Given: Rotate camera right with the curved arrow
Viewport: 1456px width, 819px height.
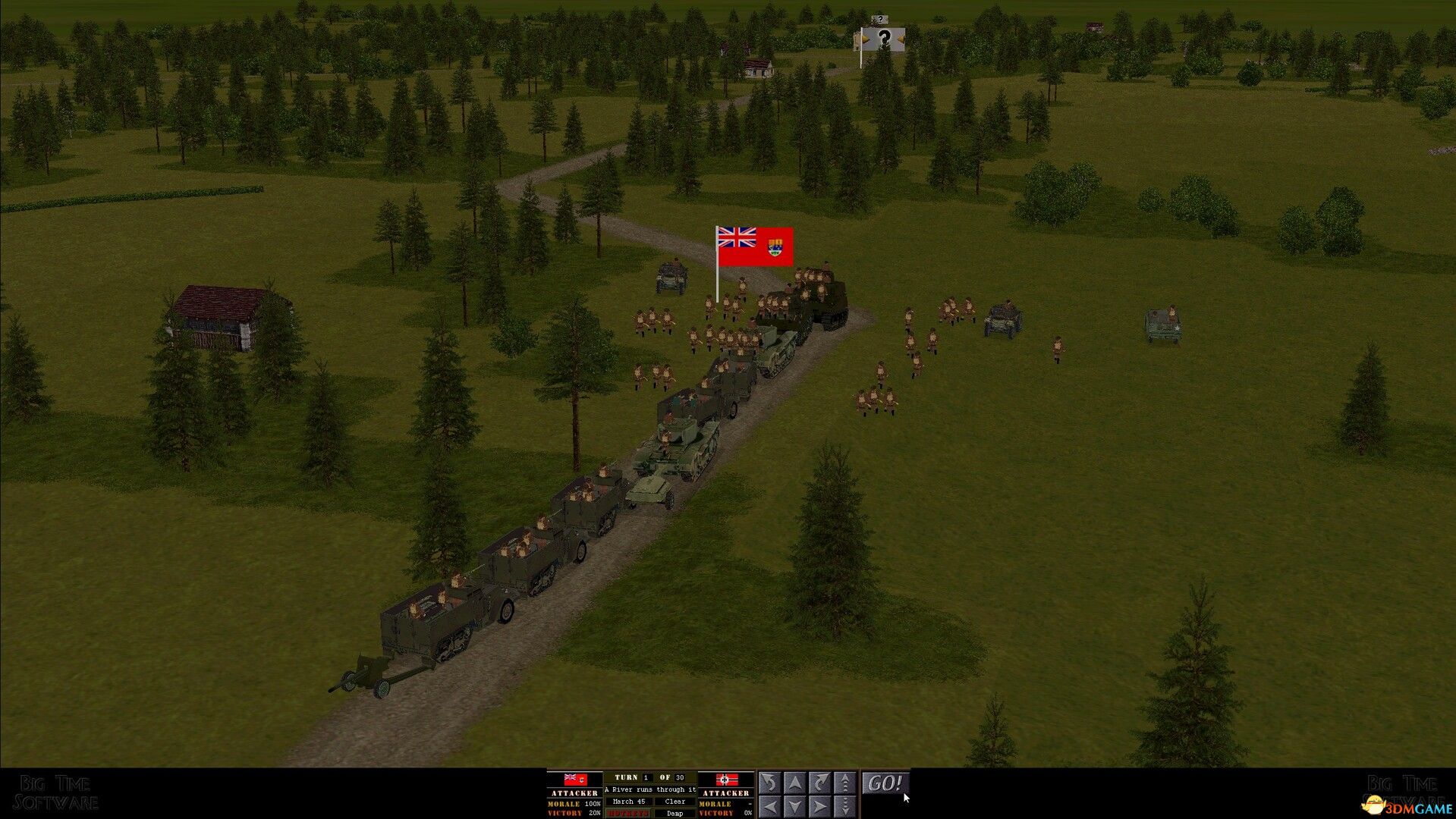Looking at the screenshot, I should pyautogui.click(x=820, y=783).
